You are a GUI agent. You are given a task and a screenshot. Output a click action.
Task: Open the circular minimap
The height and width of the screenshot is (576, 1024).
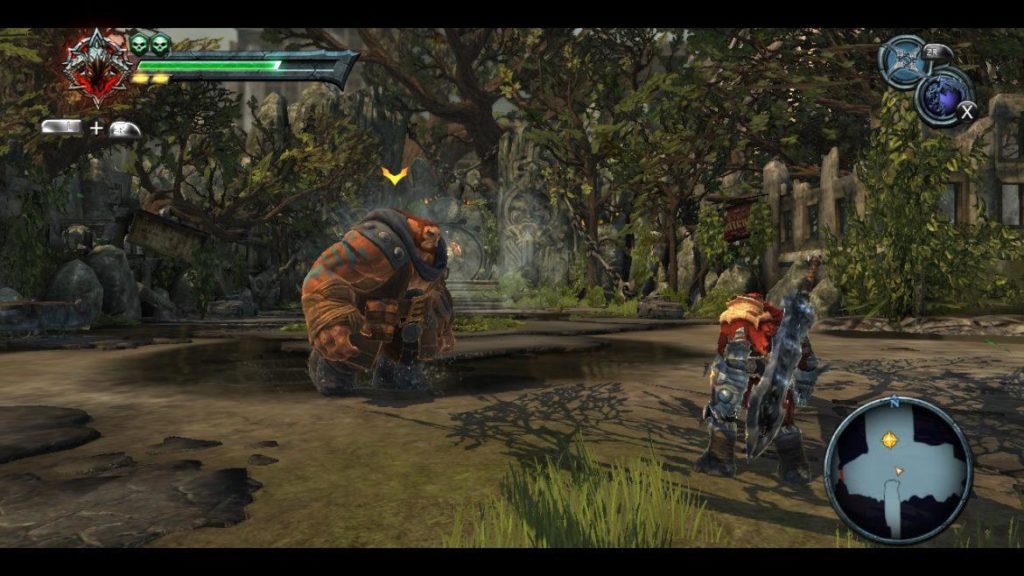pyautogui.click(x=898, y=469)
